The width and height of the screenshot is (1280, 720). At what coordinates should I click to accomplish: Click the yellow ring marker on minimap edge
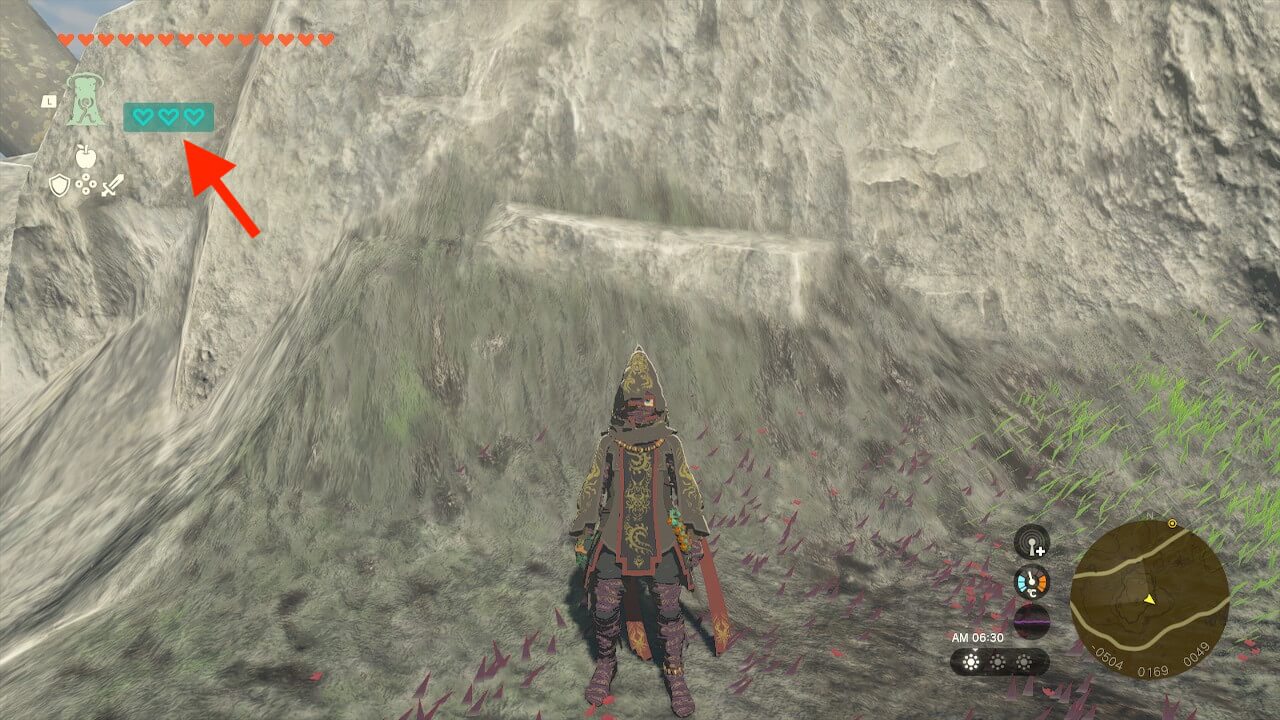(1171, 523)
